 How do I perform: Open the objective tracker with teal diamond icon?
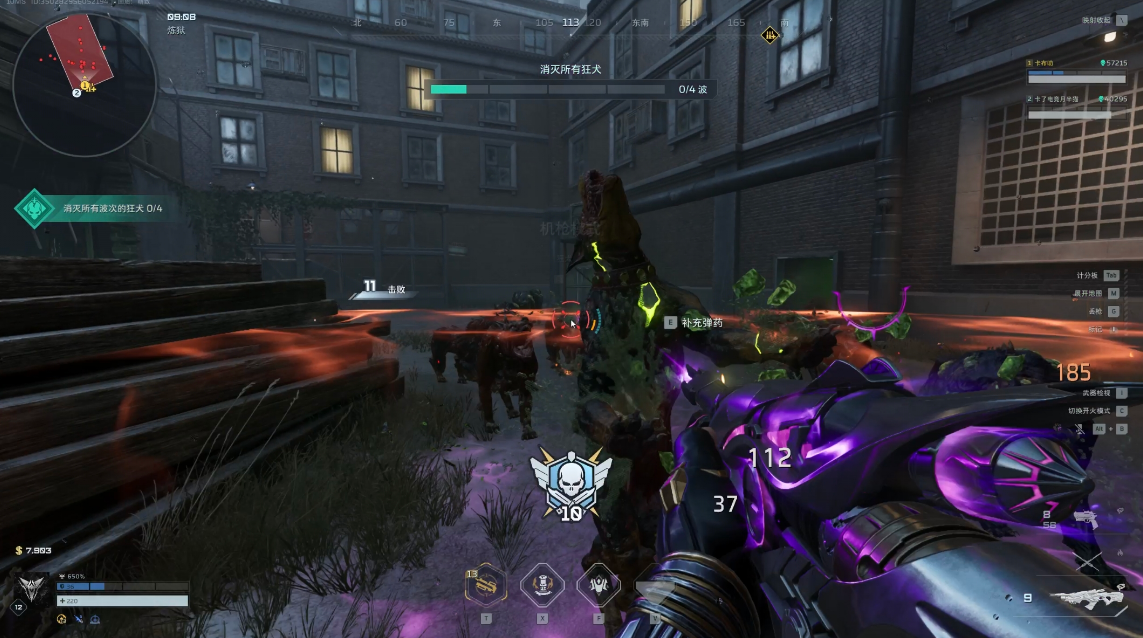pyautogui.click(x=35, y=208)
